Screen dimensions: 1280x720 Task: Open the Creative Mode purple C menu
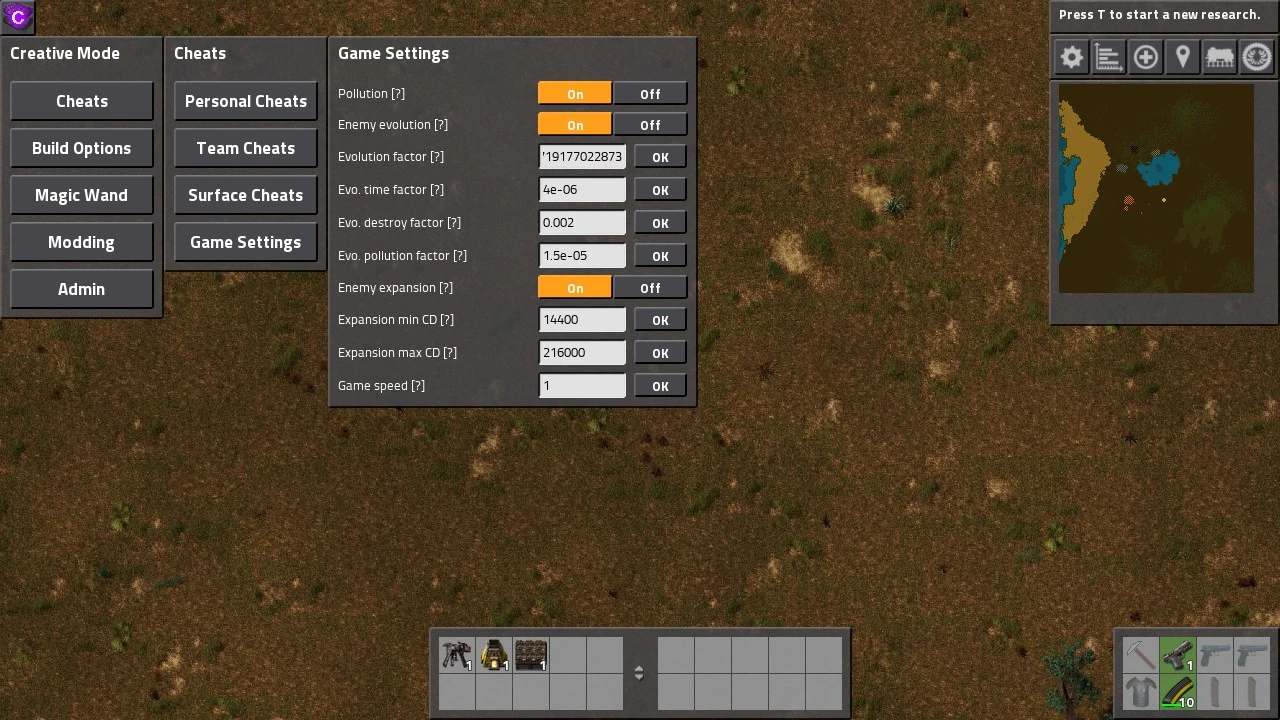click(x=16, y=16)
